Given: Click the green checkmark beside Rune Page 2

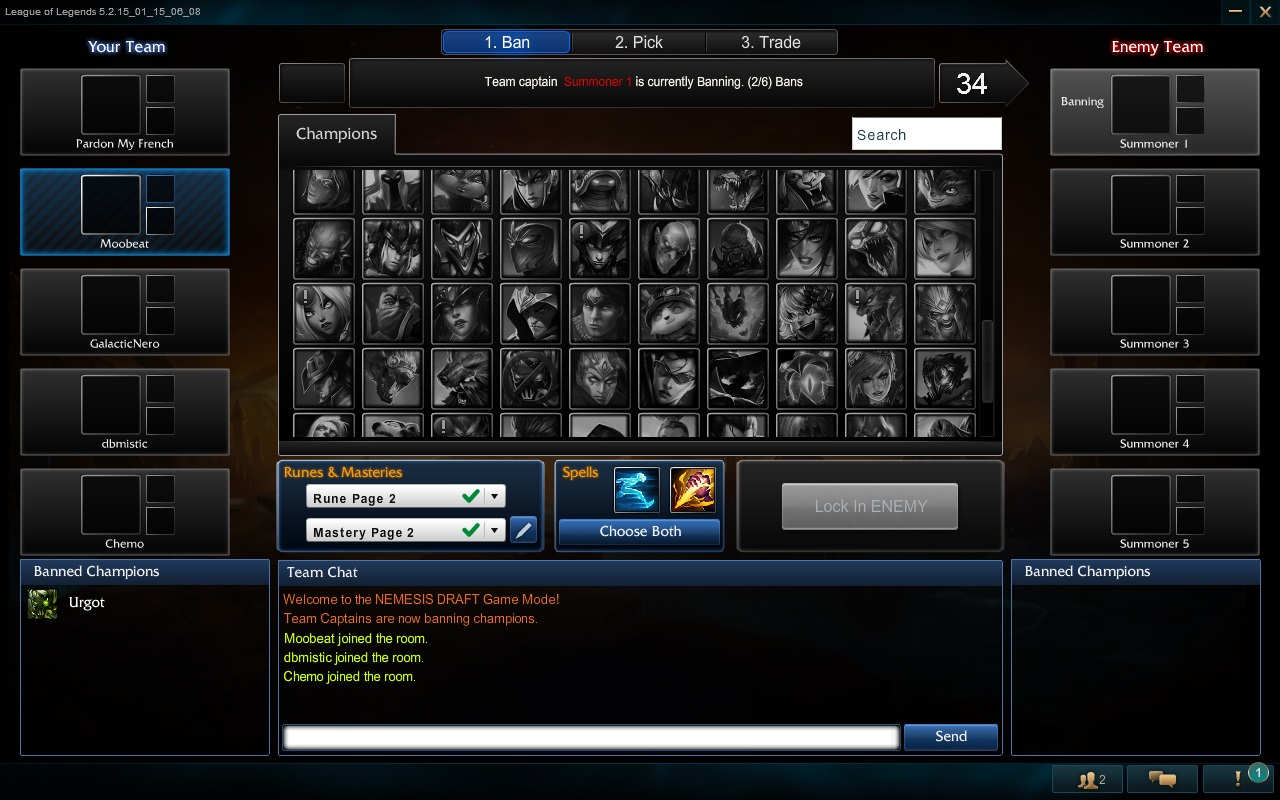Looking at the screenshot, I should click(x=472, y=495).
